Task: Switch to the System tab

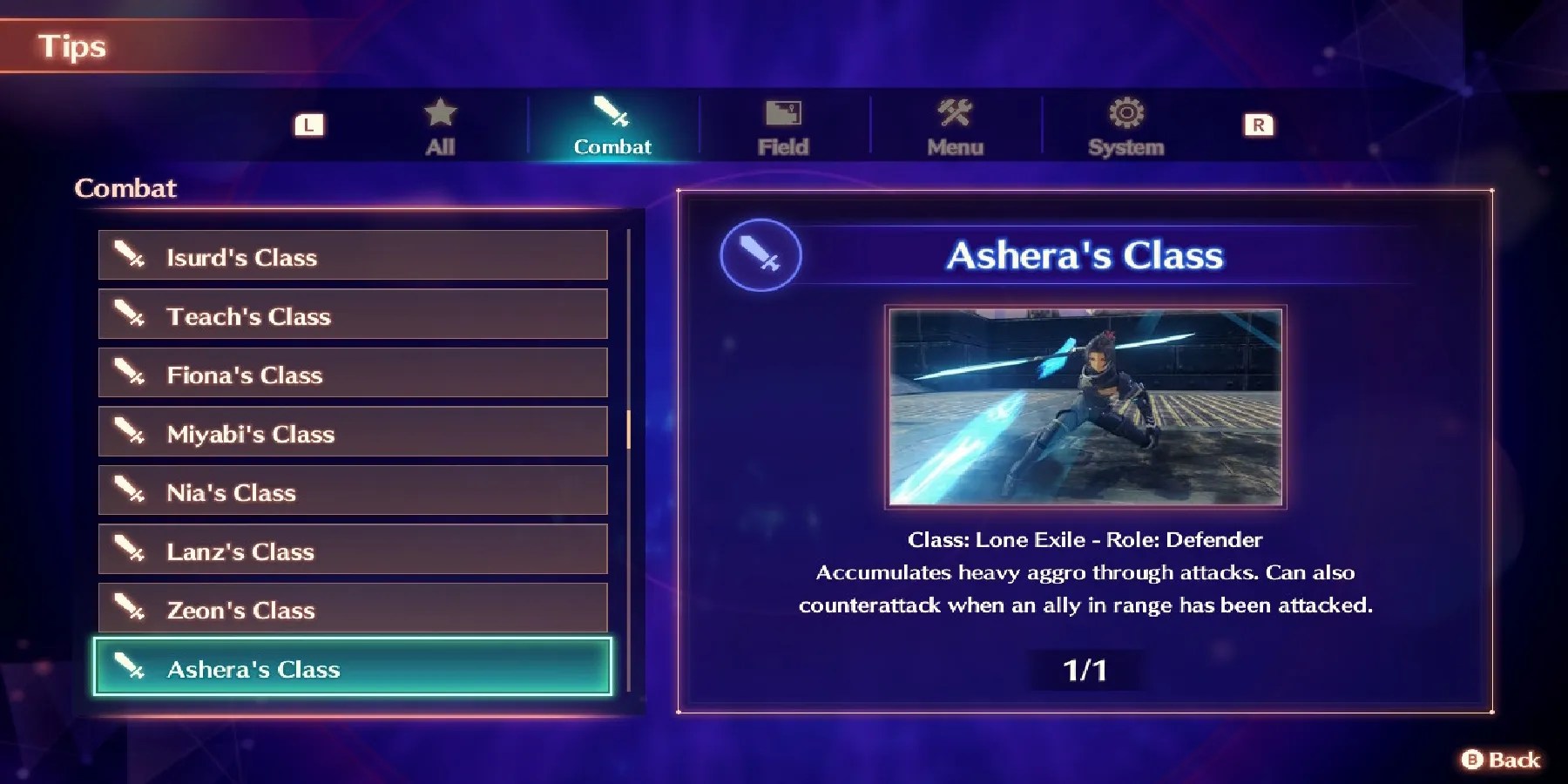Action: tap(1125, 131)
